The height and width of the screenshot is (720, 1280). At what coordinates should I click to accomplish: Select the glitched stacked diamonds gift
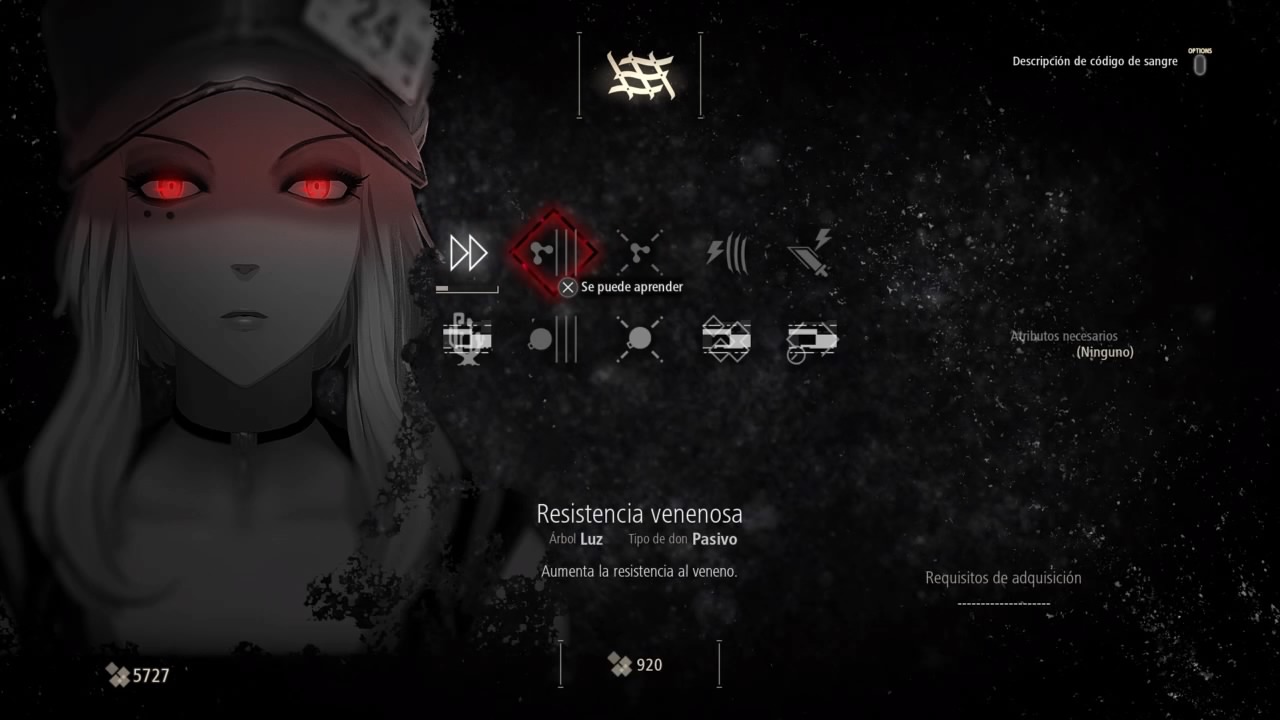[x=726, y=339]
